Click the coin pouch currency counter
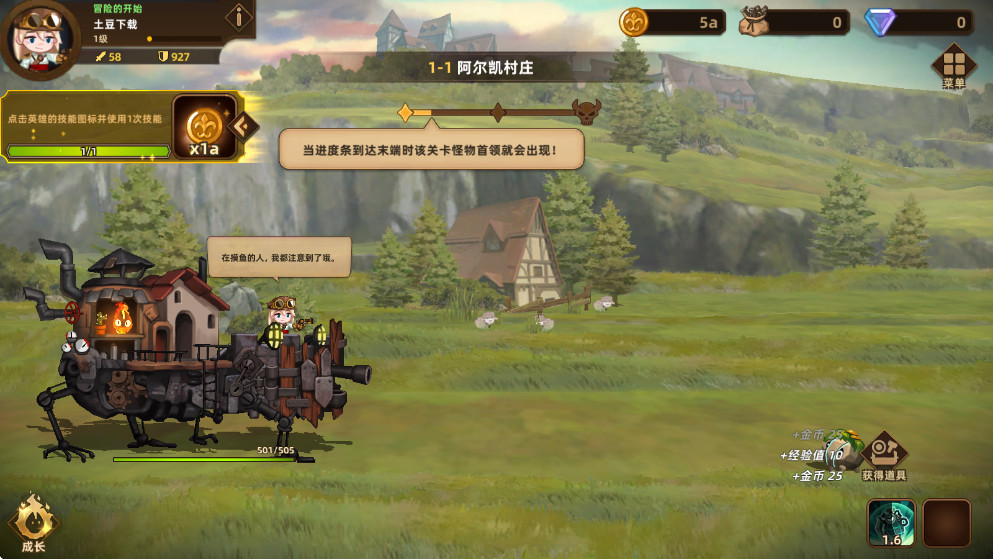This screenshot has height=559, width=993. (795, 22)
